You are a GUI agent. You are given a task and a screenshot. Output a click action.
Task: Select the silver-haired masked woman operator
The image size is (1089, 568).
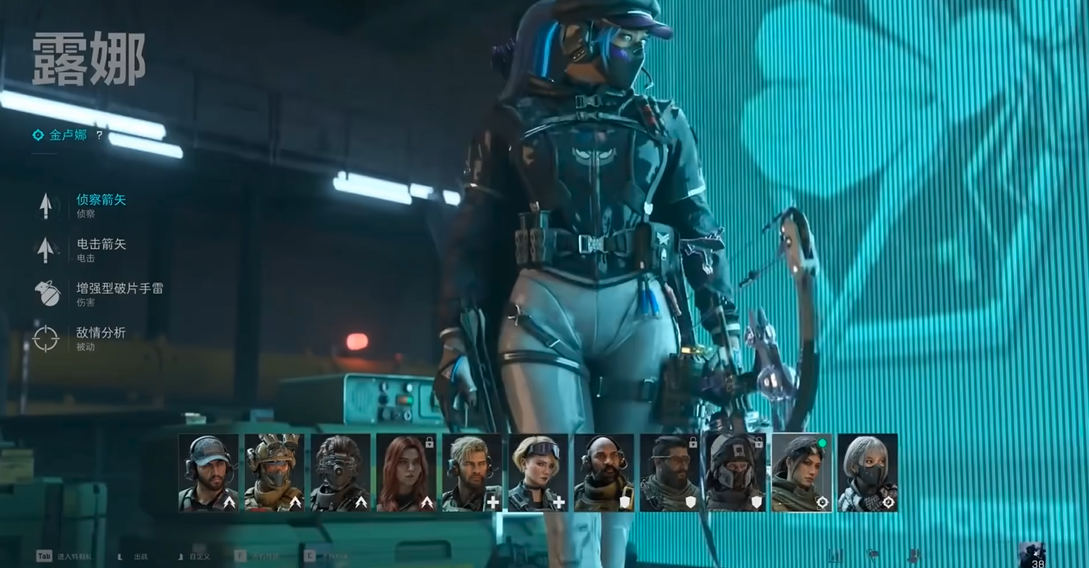(x=867, y=473)
